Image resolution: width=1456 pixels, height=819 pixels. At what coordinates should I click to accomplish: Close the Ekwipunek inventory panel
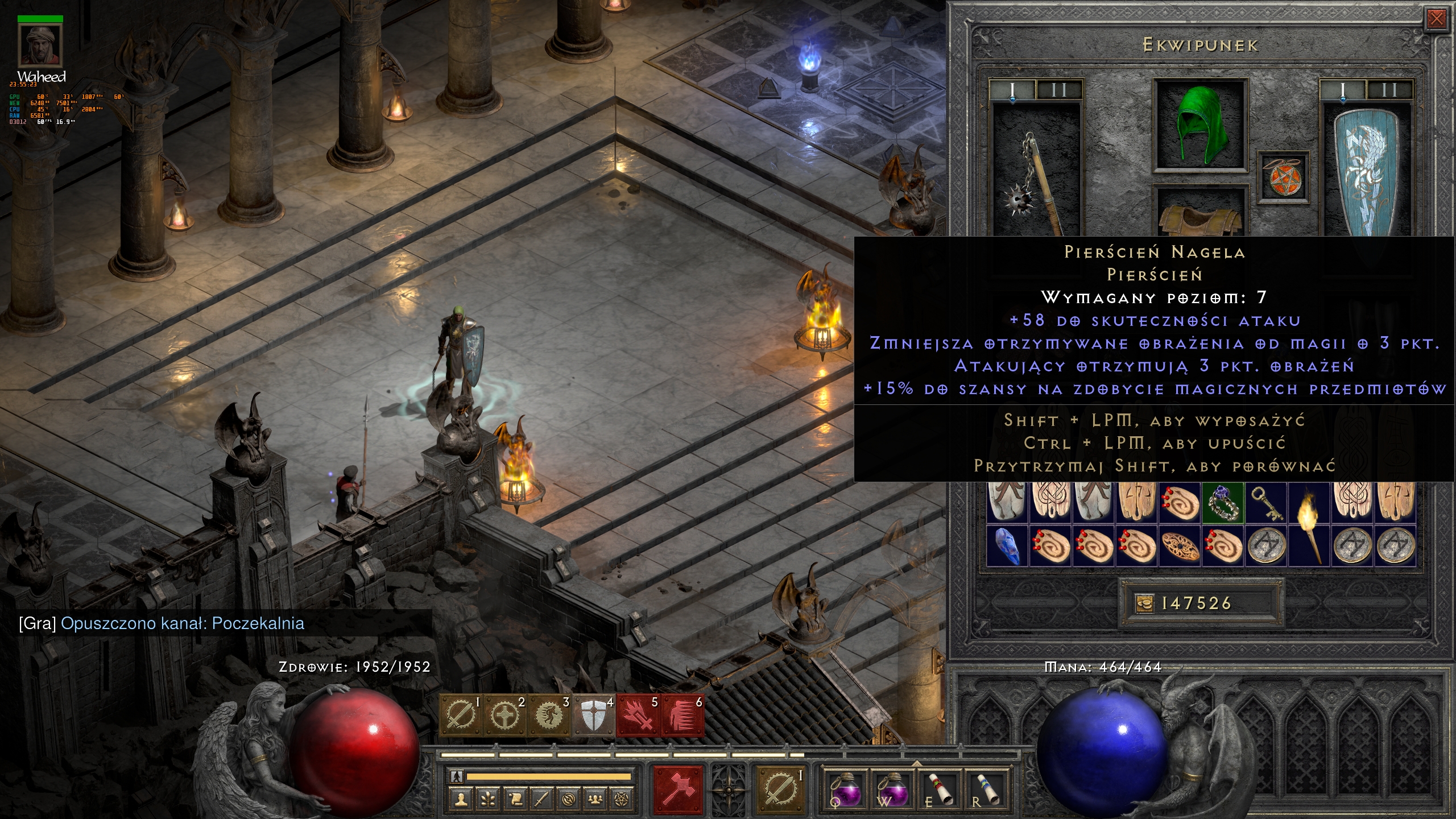[1436, 19]
